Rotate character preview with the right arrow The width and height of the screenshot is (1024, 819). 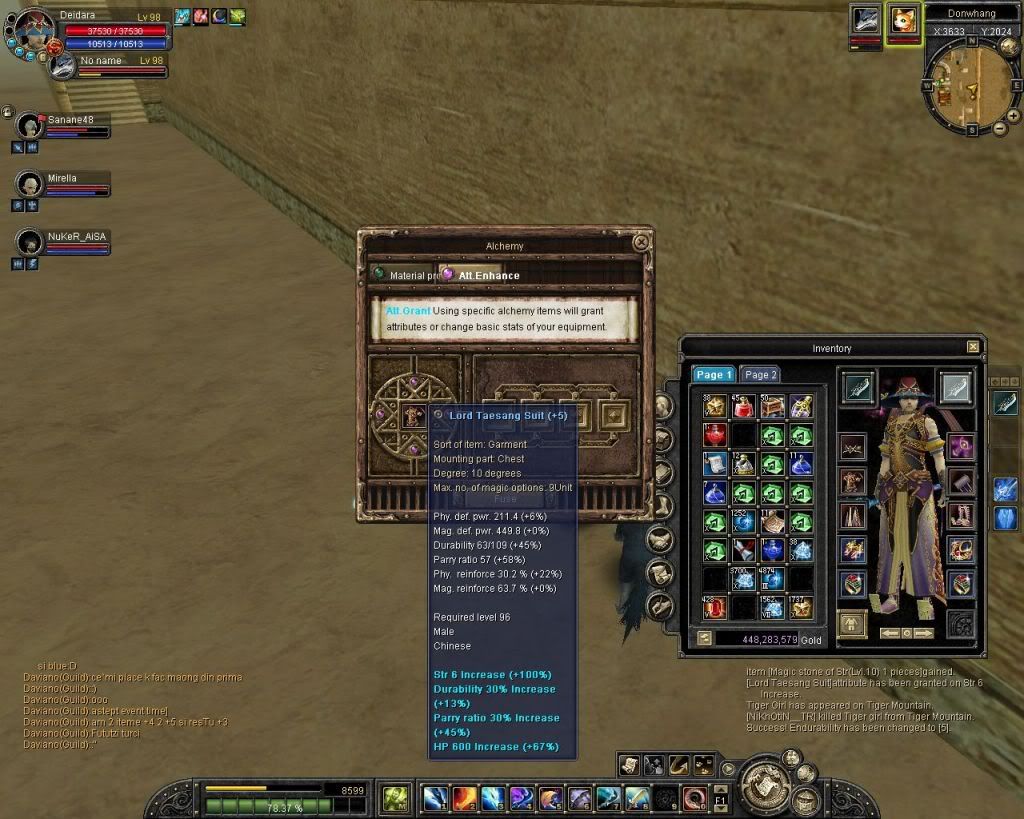pyautogui.click(x=924, y=633)
